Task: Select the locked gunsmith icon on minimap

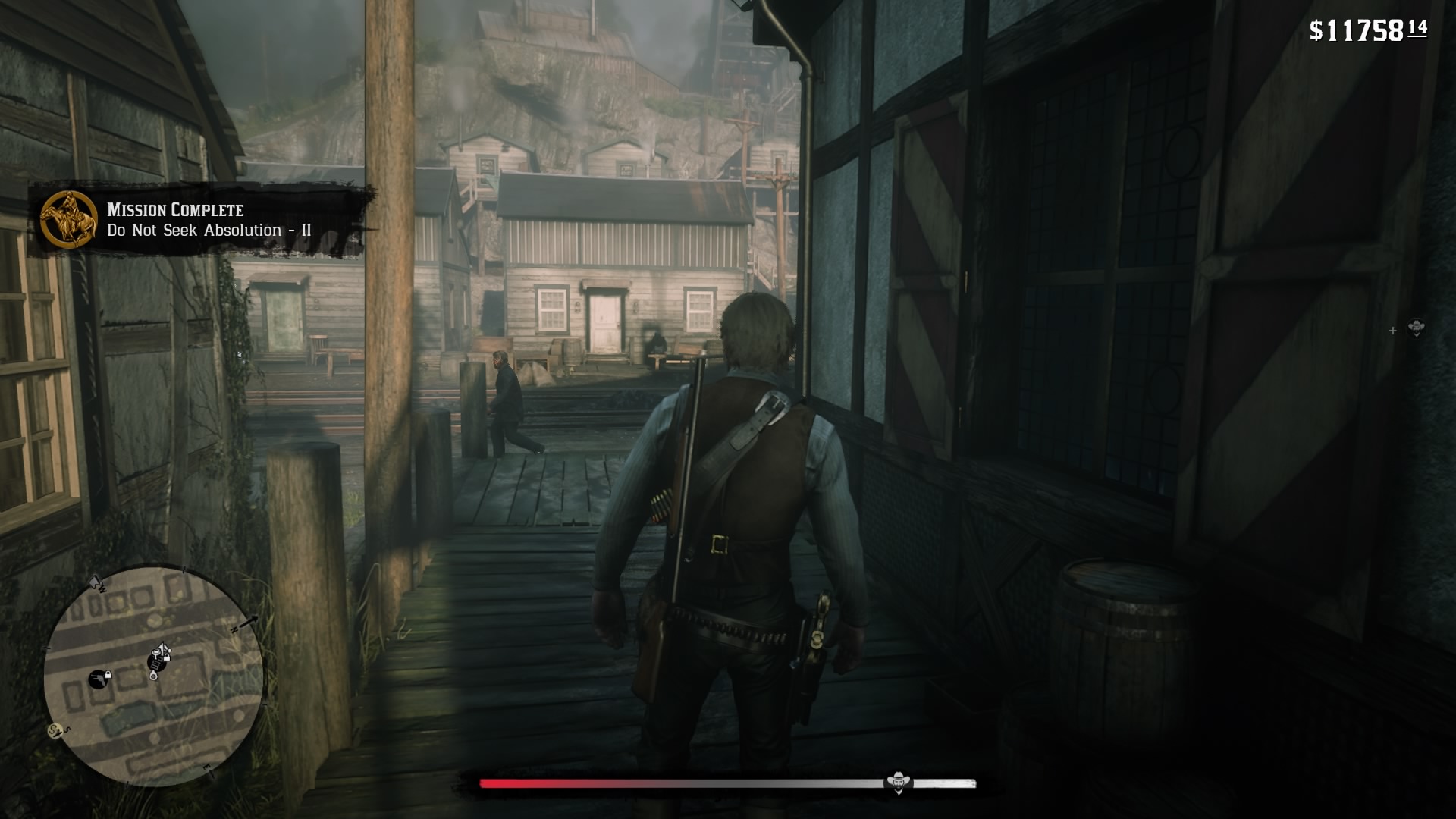Action: (99, 679)
